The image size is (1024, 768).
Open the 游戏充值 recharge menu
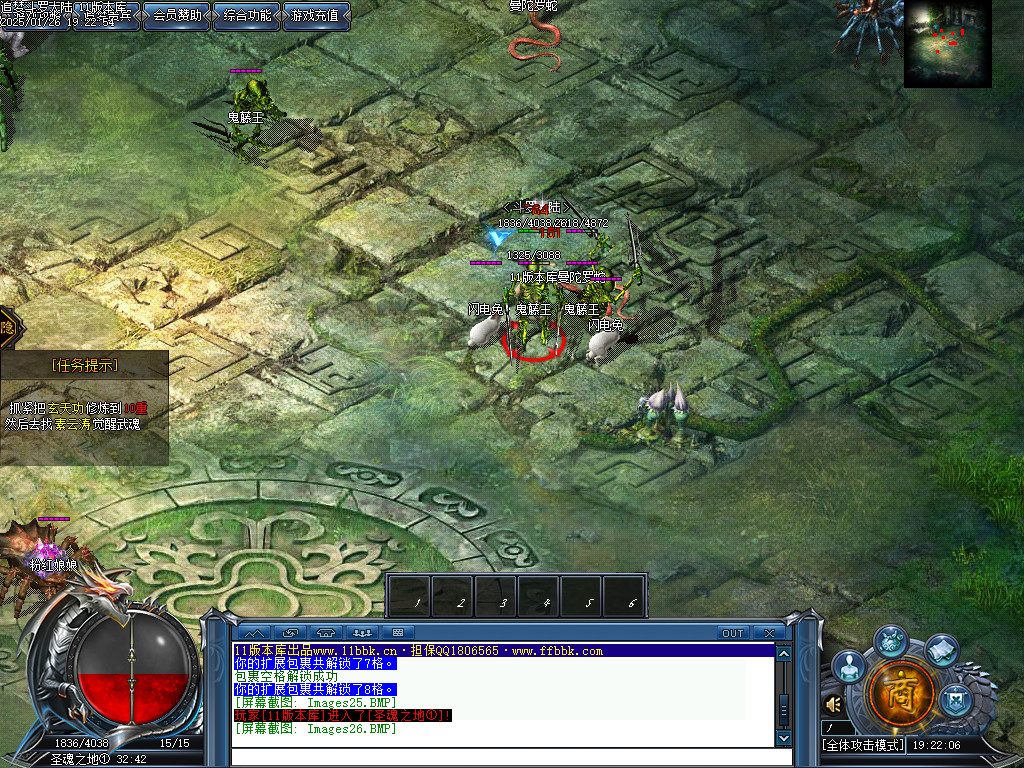pyautogui.click(x=316, y=15)
